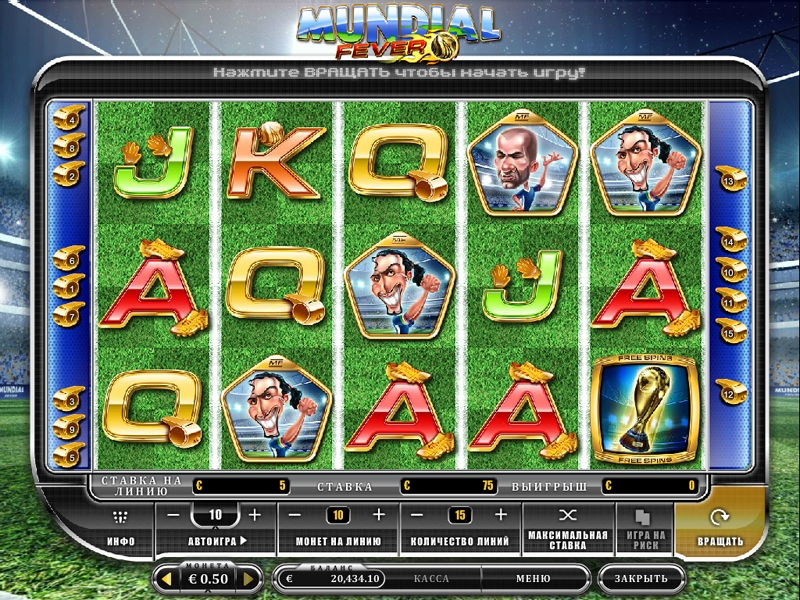Image resolution: width=800 pixels, height=600 pixels.
Task: Spin the reels with ВРАЩАТЬ button
Action: click(720, 527)
